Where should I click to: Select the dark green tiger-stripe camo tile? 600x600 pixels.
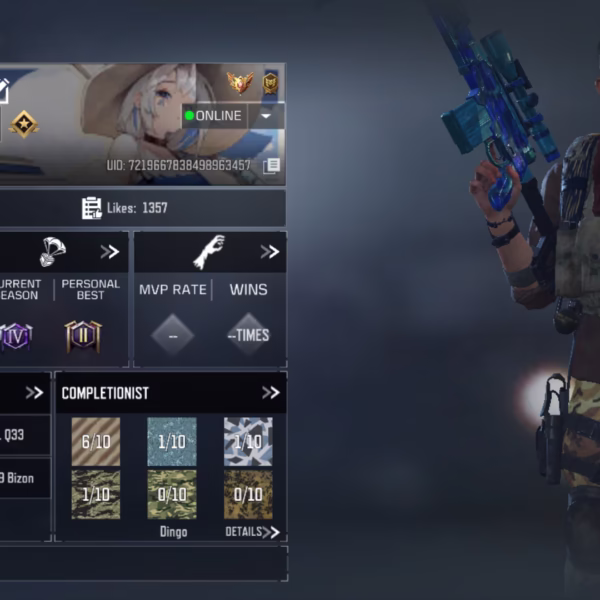click(96, 494)
